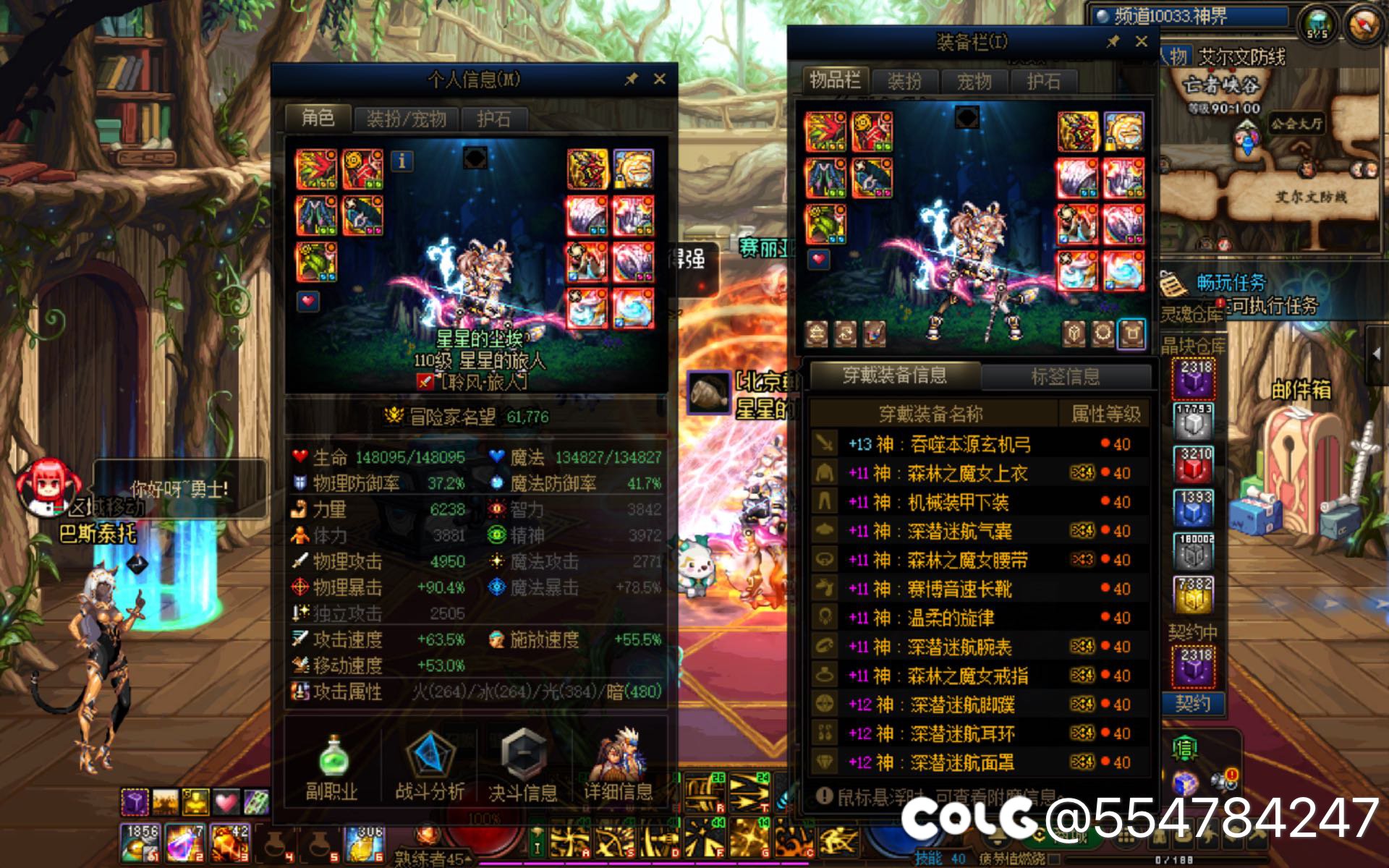Pin the 装备栏 window with the pushpin

(x=1114, y=42)
